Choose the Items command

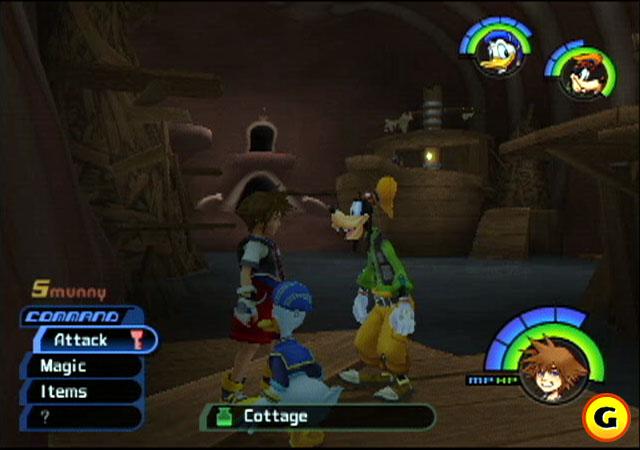(x=82, y=392)
